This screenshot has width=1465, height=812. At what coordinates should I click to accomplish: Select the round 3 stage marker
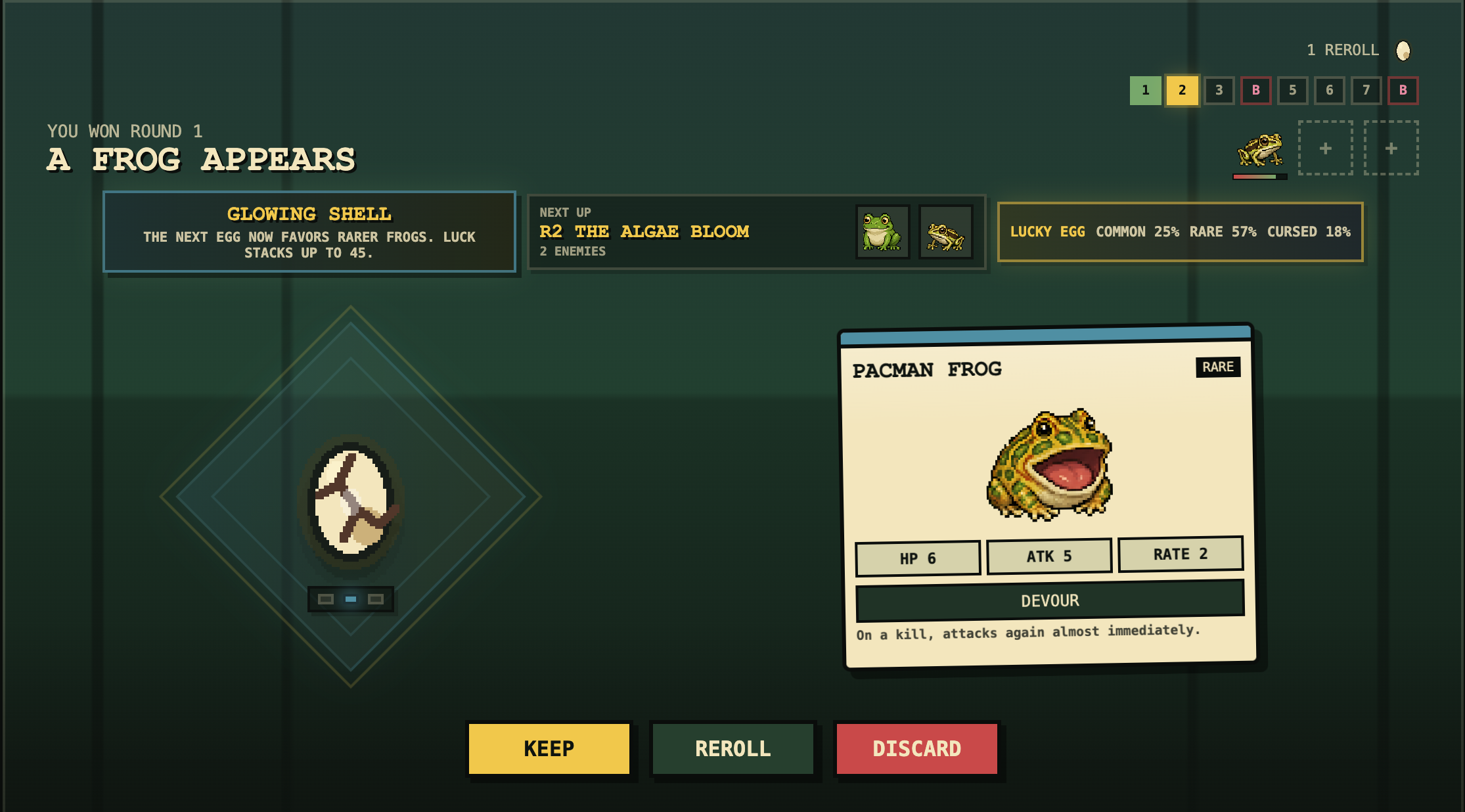[x=1219, y=91]
